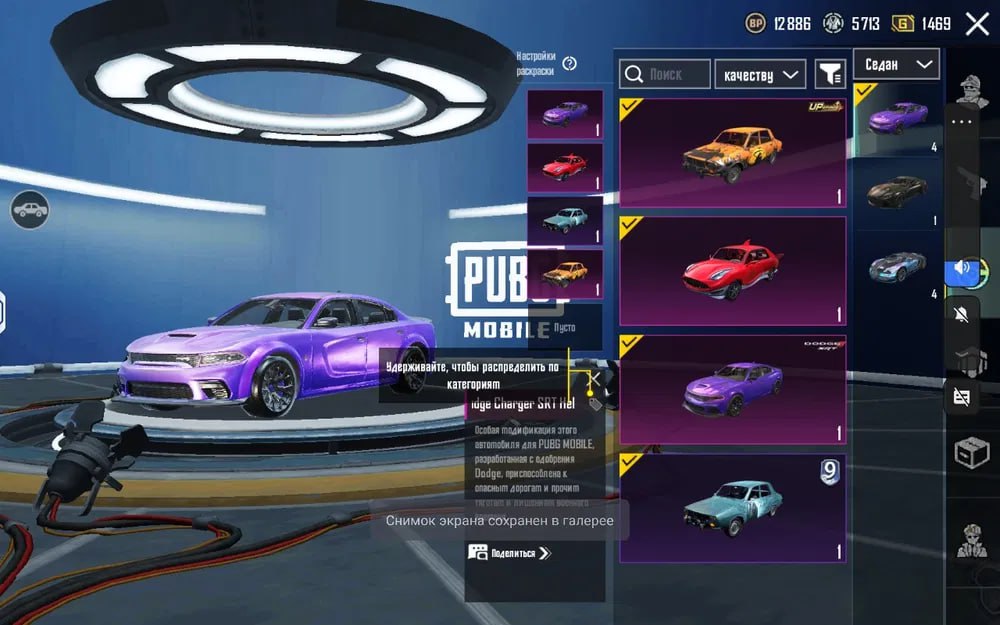
Task: Choose the black sports car in sidebar
Action: click(x=897, y=192)
